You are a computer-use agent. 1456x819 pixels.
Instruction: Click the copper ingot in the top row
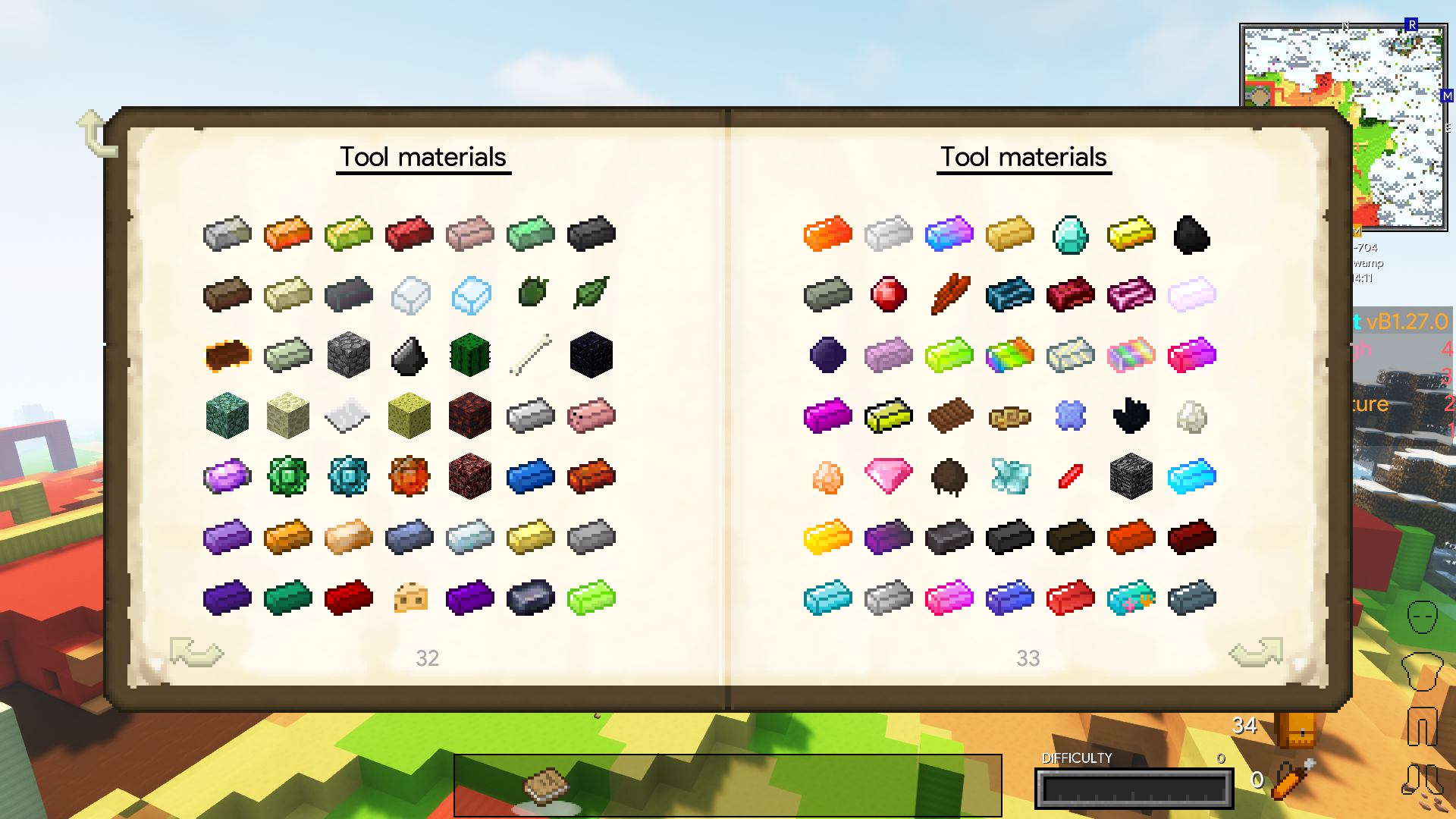point(287,233)
